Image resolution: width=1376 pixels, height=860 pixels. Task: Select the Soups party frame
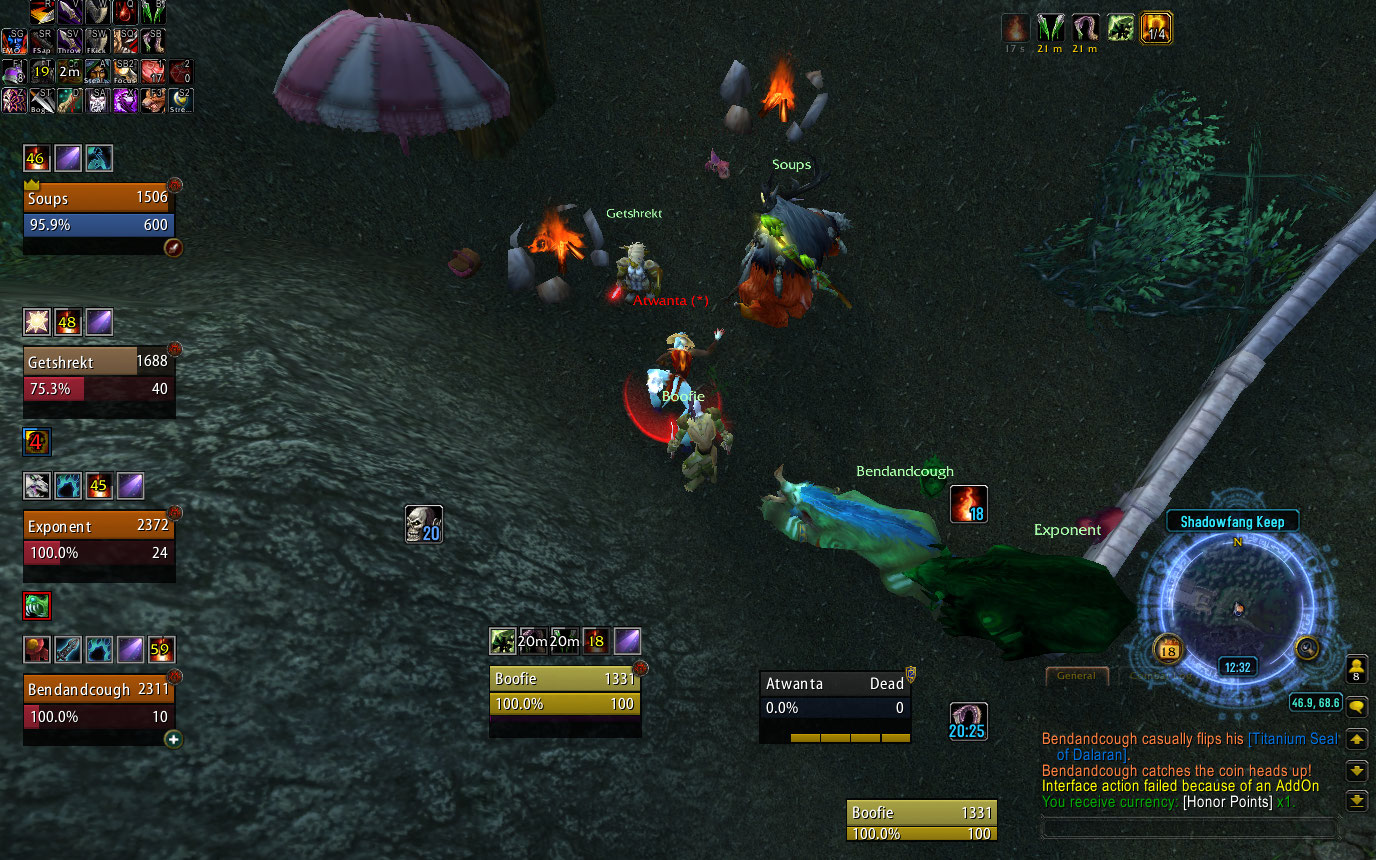[99, 211]
